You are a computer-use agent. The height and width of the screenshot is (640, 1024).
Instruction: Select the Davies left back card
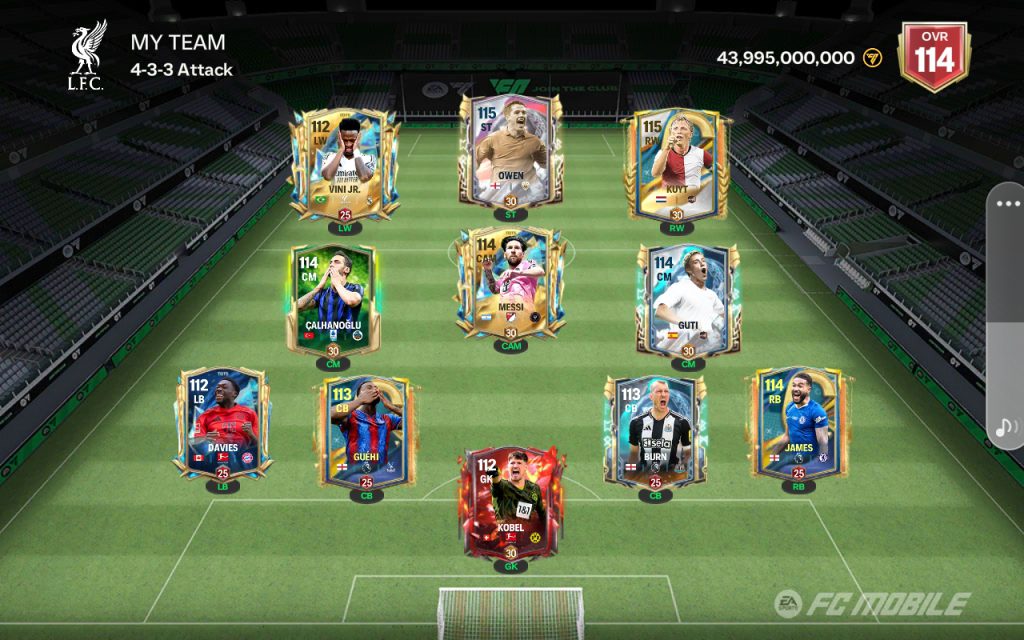point(222,422)
